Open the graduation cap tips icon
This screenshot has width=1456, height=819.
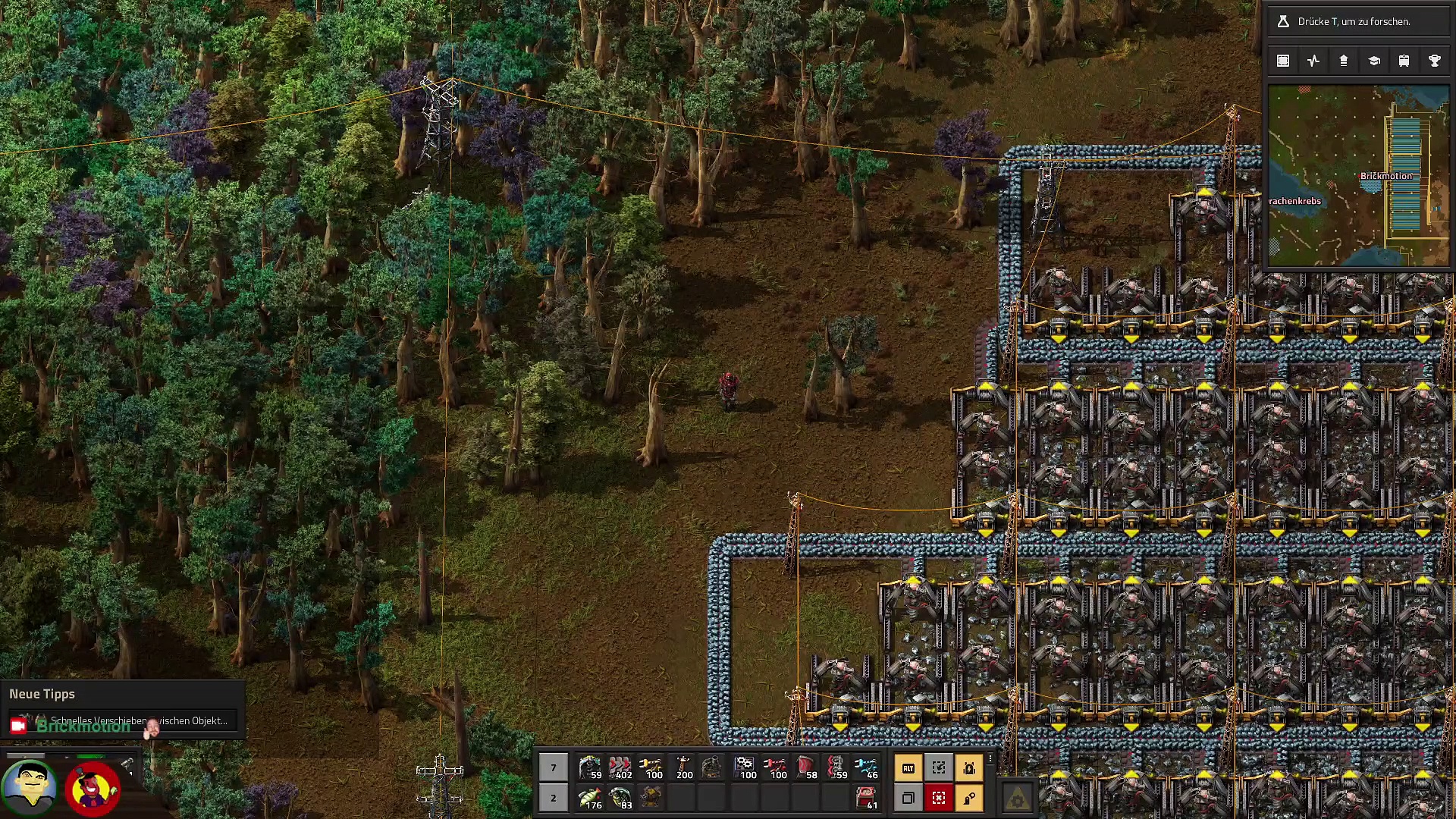1373,61
